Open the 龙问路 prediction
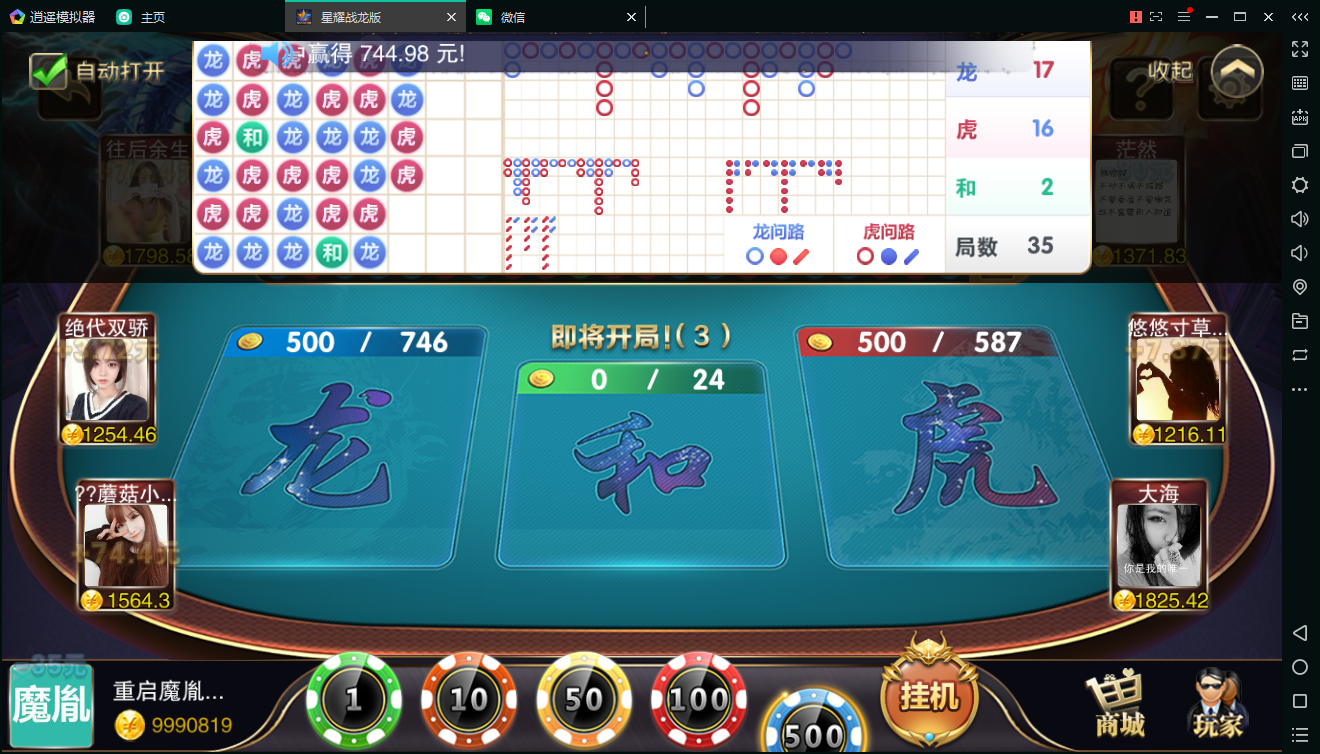 tap(778, 245)
